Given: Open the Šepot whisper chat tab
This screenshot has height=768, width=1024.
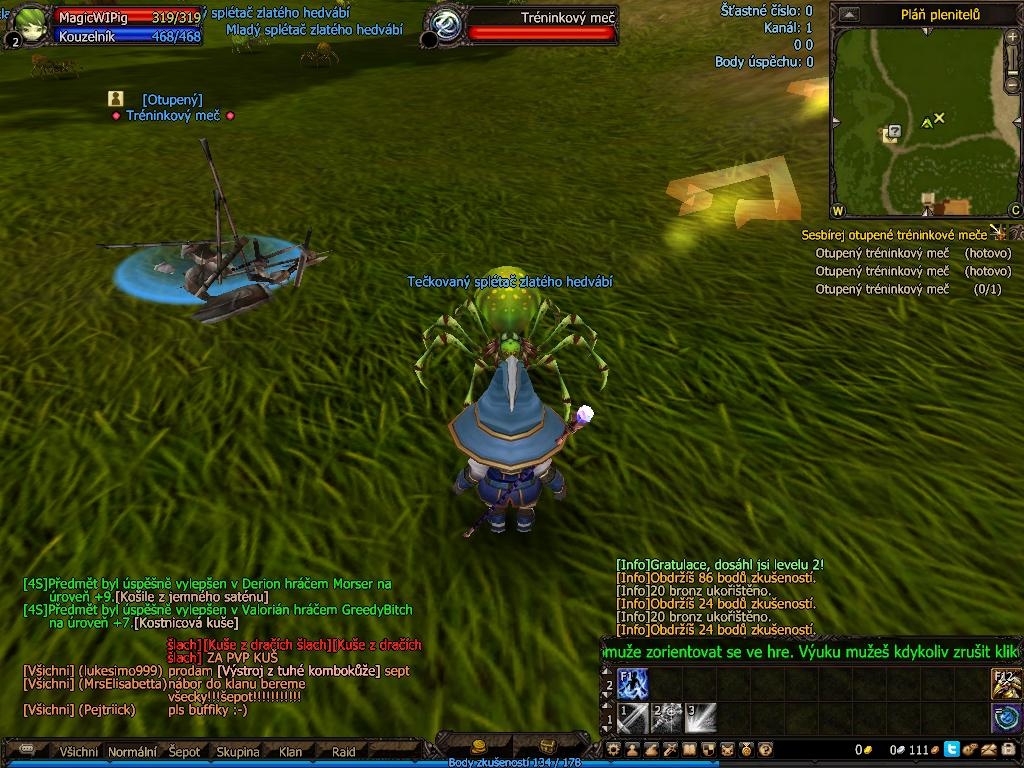Looking at the screenshot, I should click(184, 751).
